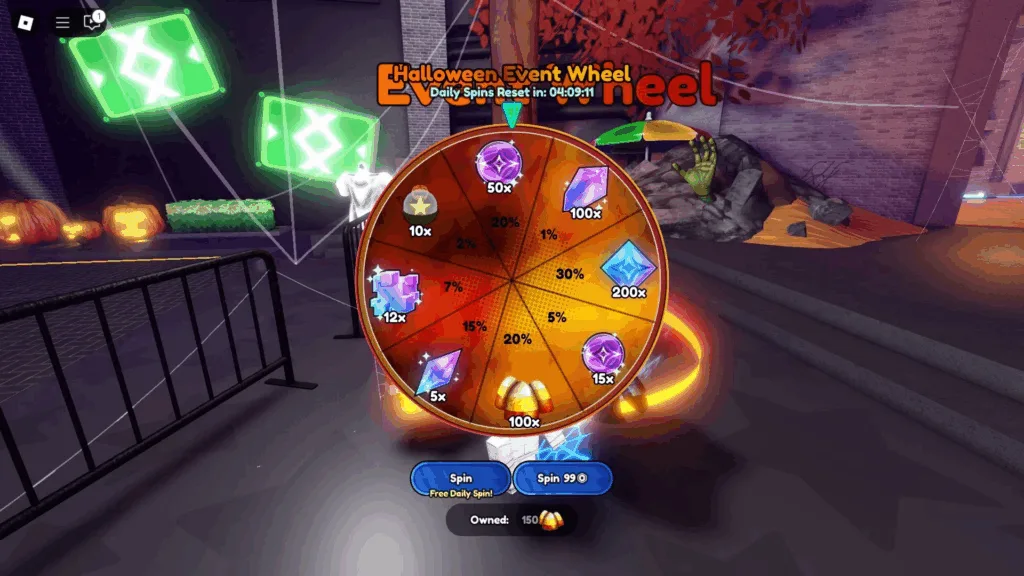Open the Roblox chat window
This screenshot has width=1024, height=576.
[94, 22]
